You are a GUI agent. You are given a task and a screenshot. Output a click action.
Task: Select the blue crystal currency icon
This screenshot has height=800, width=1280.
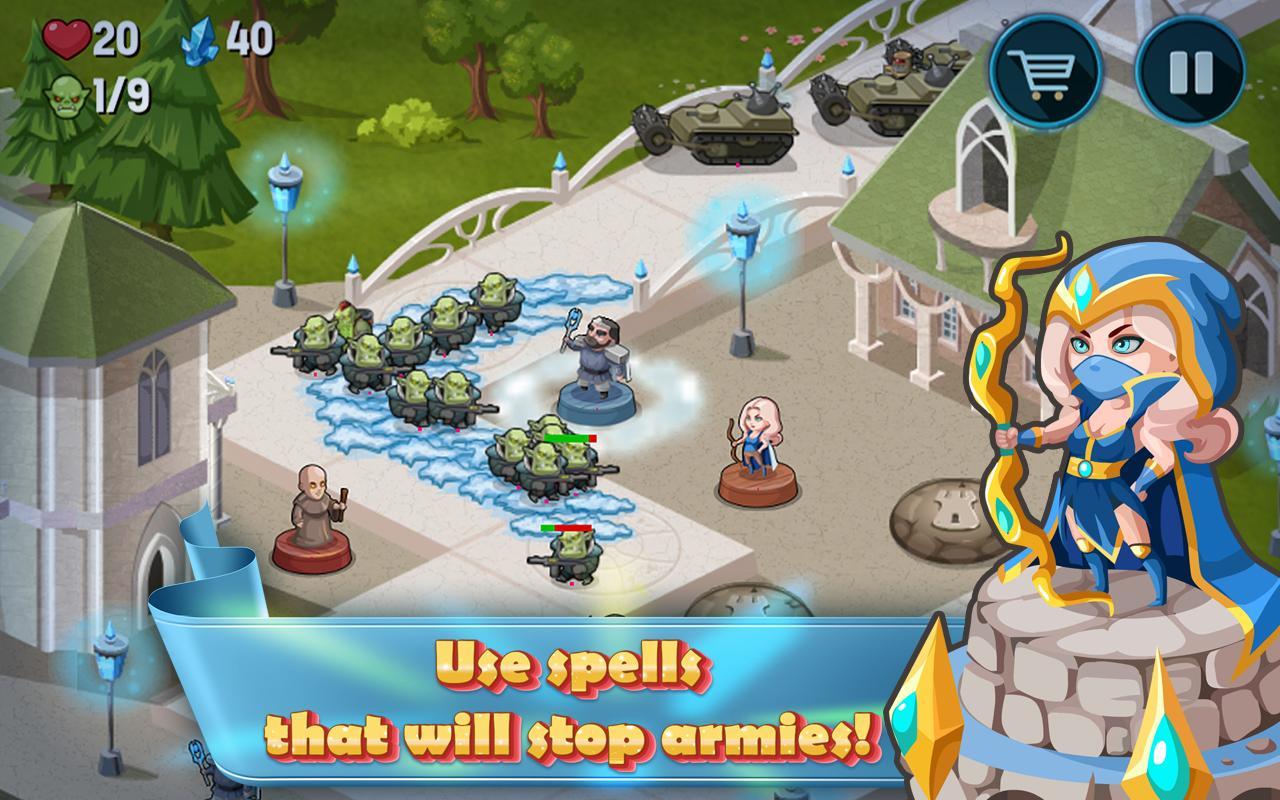pyautogui.click(x=198, y=42)
